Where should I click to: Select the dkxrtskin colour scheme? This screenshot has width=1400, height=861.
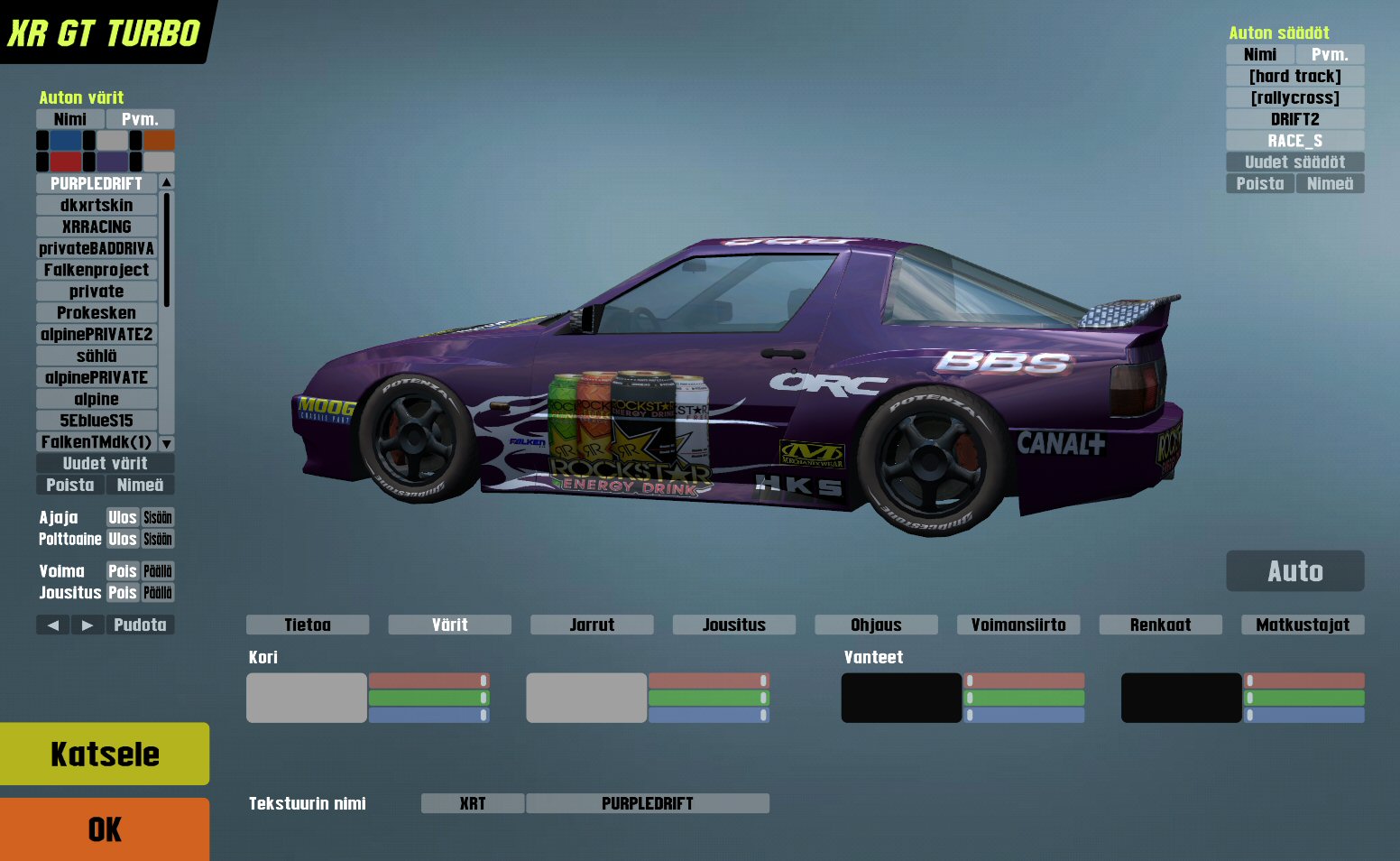click(x=97, y=206)
